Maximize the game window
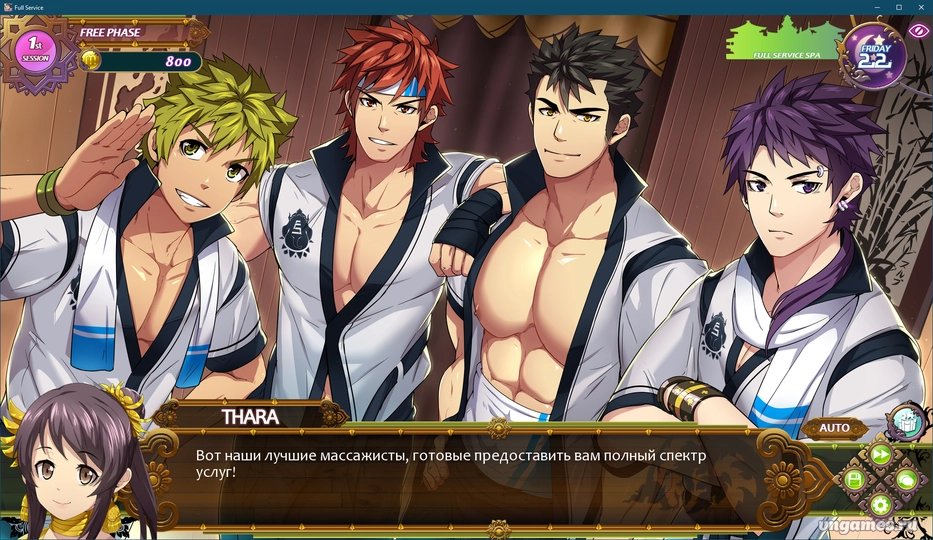 coord(898,7)
